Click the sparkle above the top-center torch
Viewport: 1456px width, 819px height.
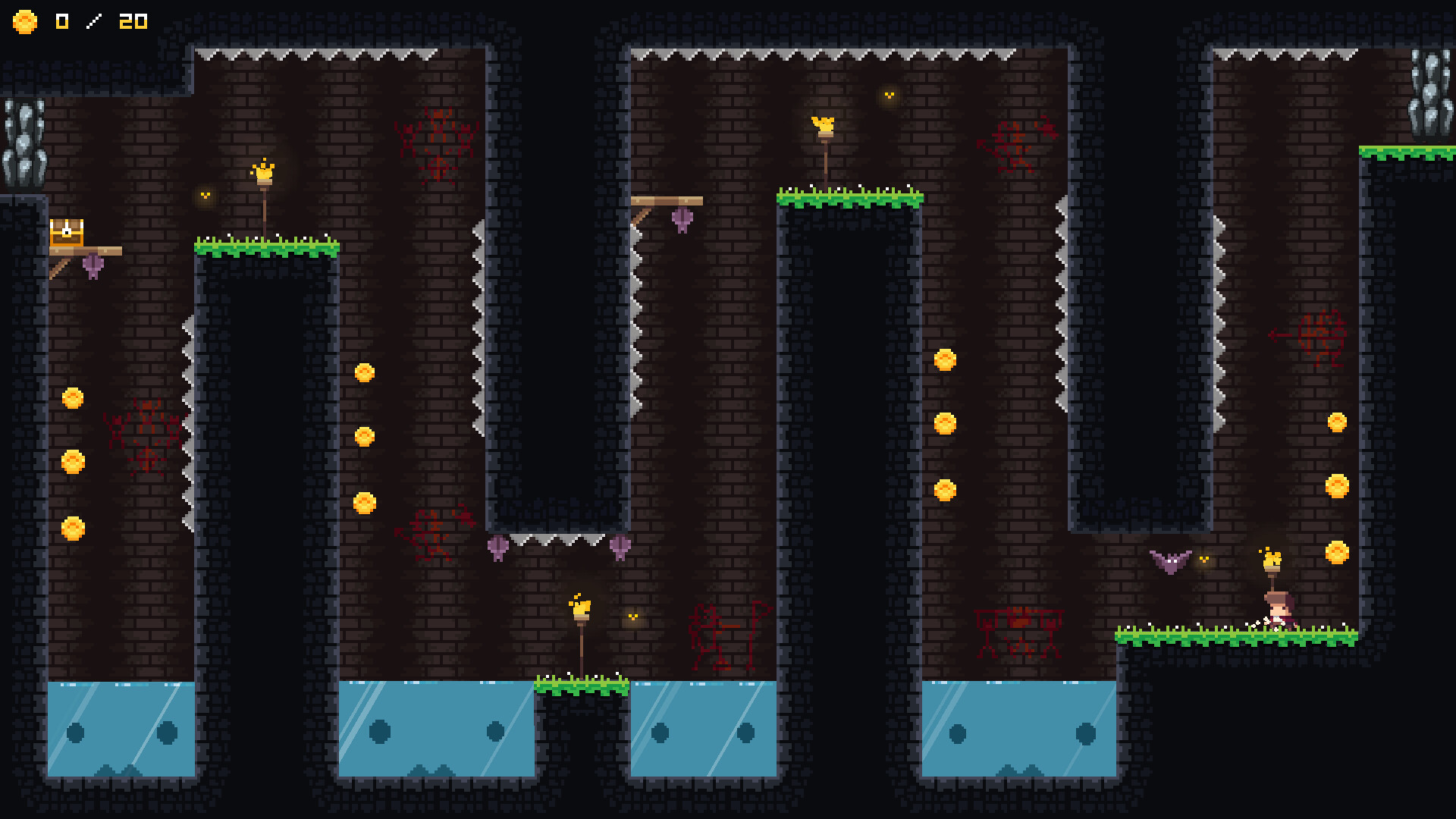tap(889, 96)
